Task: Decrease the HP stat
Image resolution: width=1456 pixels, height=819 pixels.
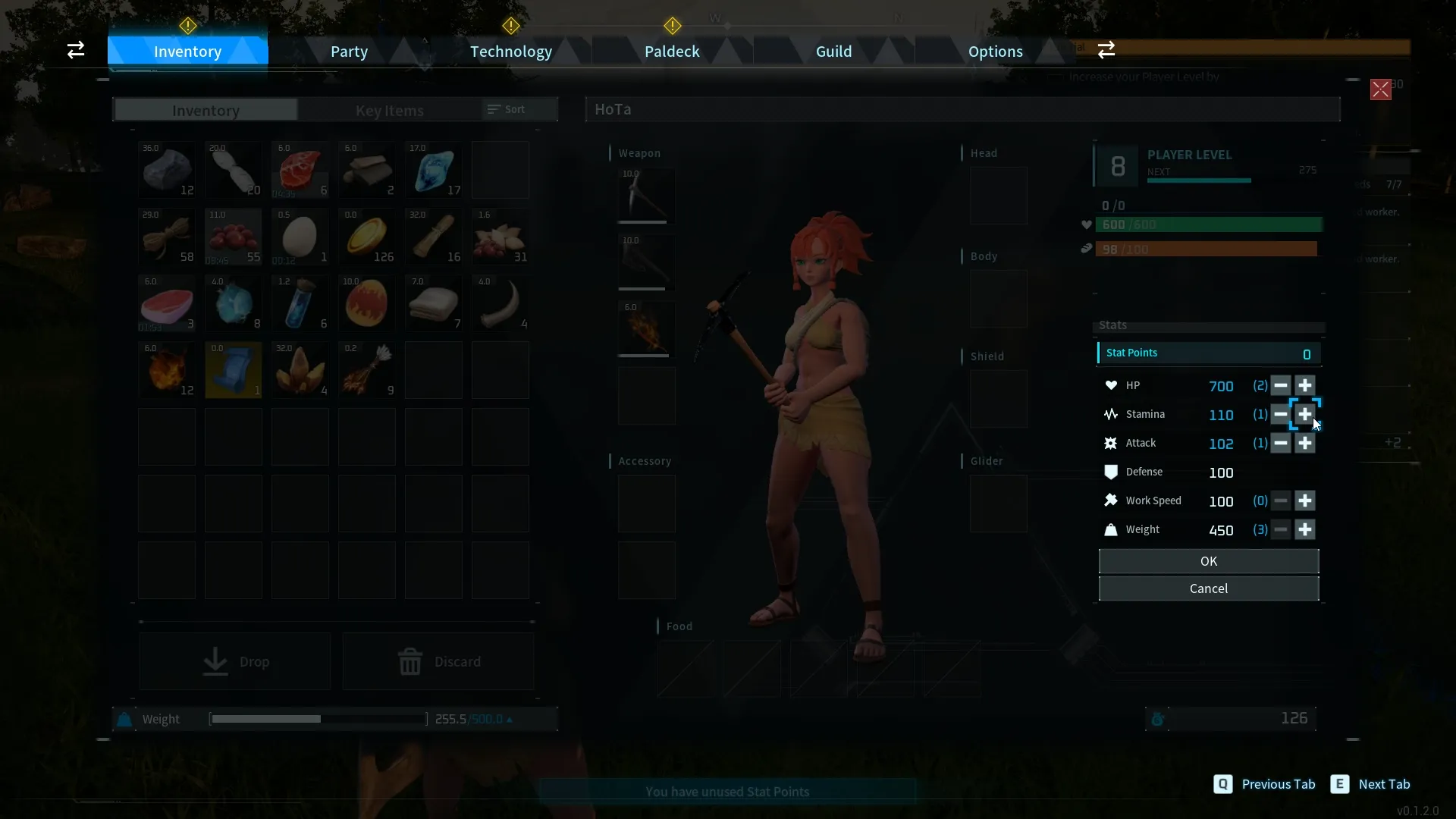Action: tap(1280, 385)
